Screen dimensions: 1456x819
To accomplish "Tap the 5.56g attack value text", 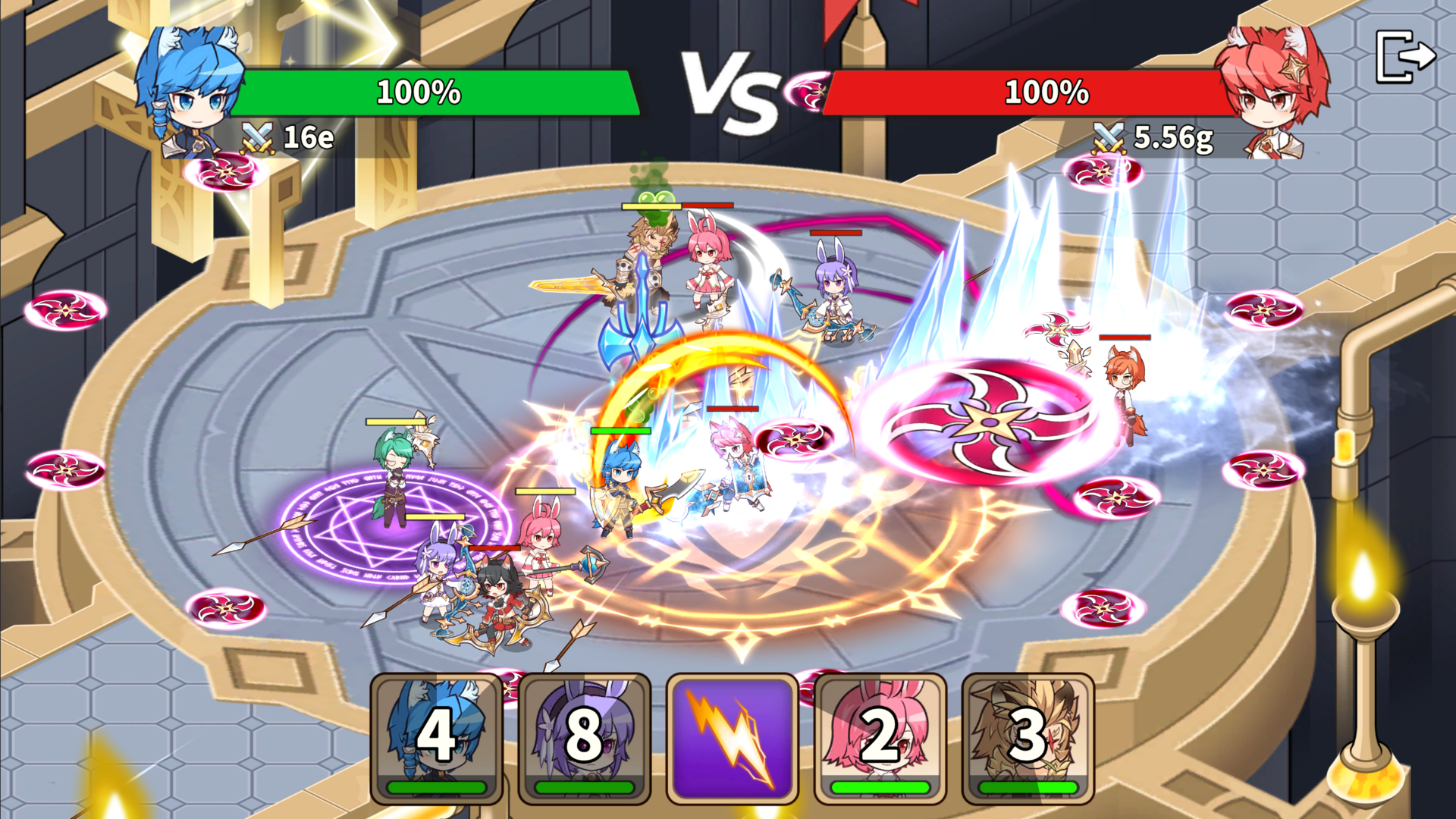I will point(1172,138).
